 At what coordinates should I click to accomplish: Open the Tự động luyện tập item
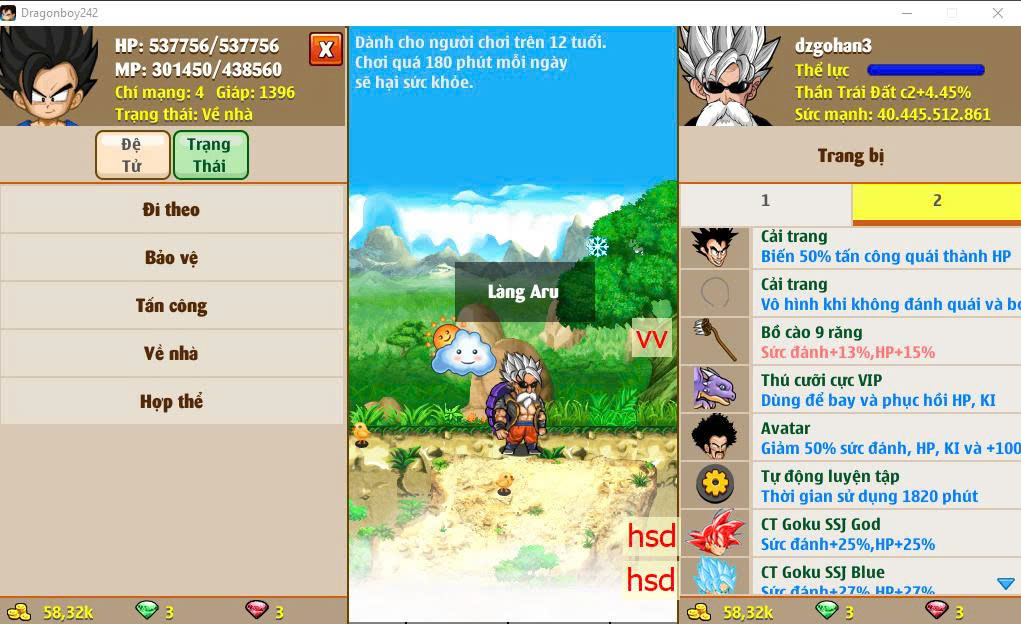click(850, 486)
